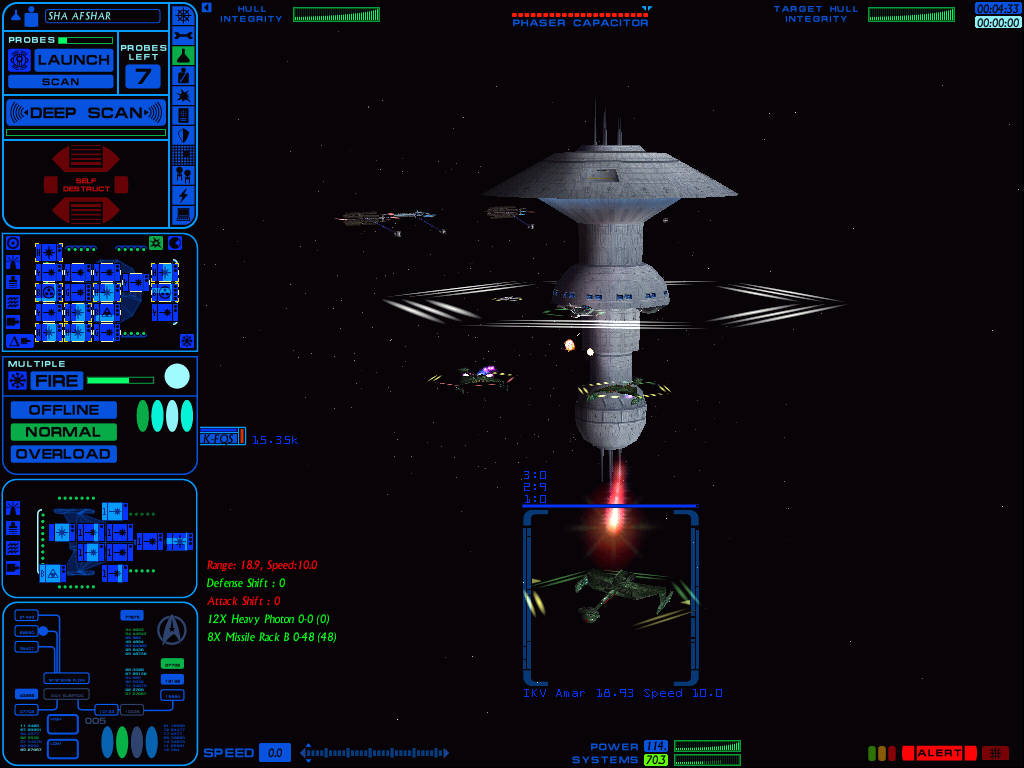
Task: Set weapons to Offline mode
Action: click(x=64, y=410)
